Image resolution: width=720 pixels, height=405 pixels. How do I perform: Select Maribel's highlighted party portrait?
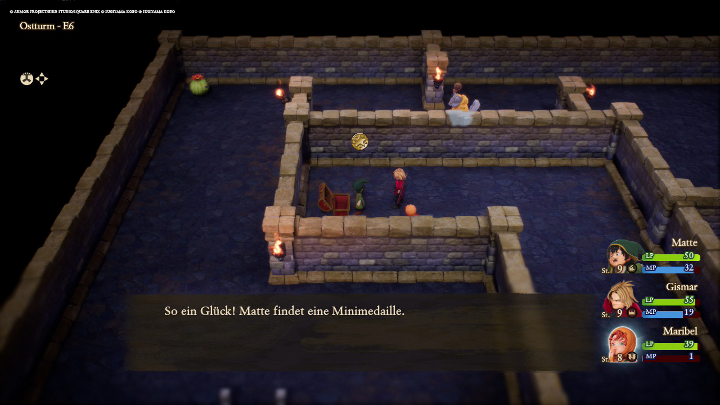623,343
